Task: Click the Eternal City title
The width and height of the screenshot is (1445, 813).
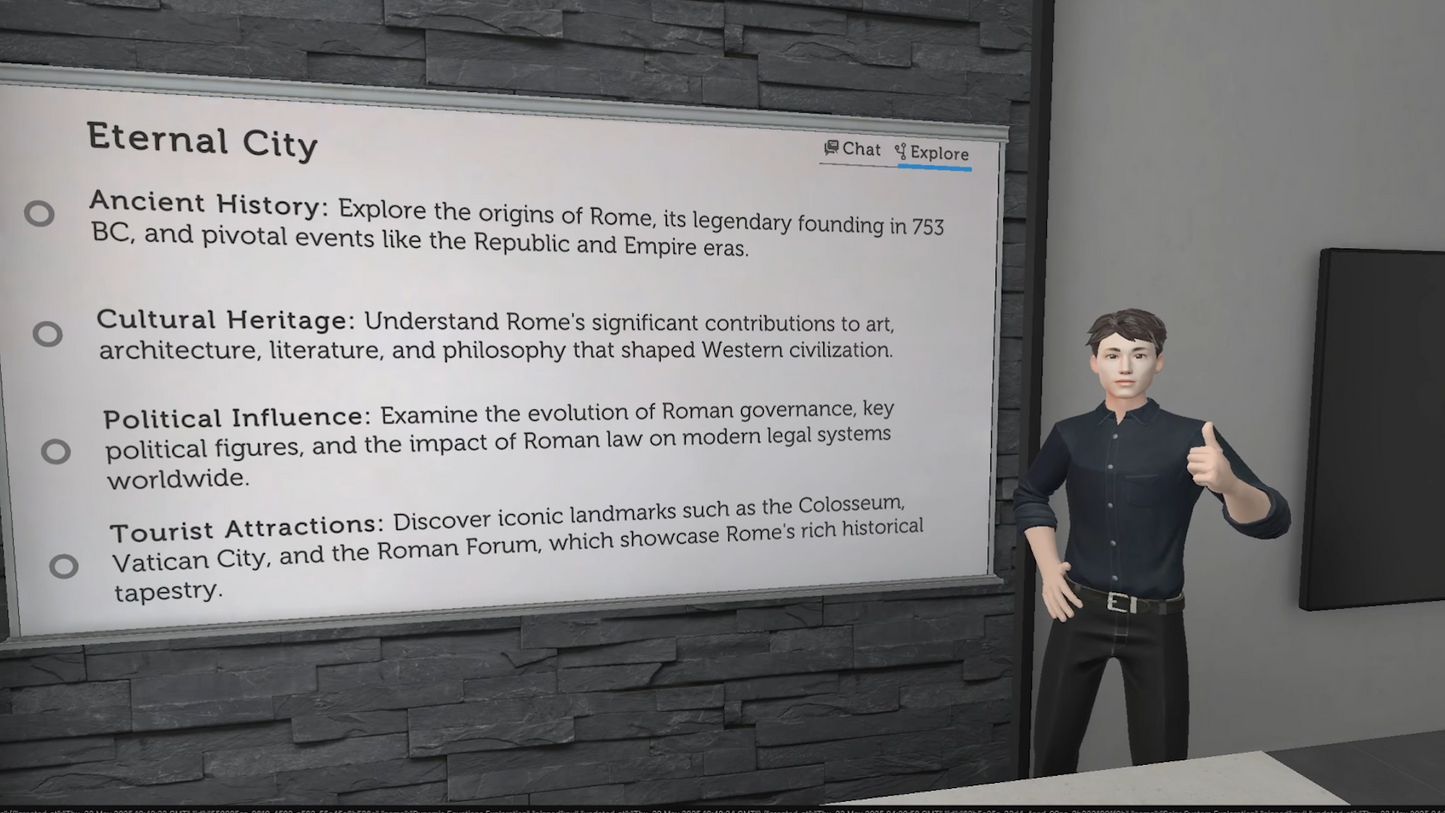Action: tap(202, 141)
